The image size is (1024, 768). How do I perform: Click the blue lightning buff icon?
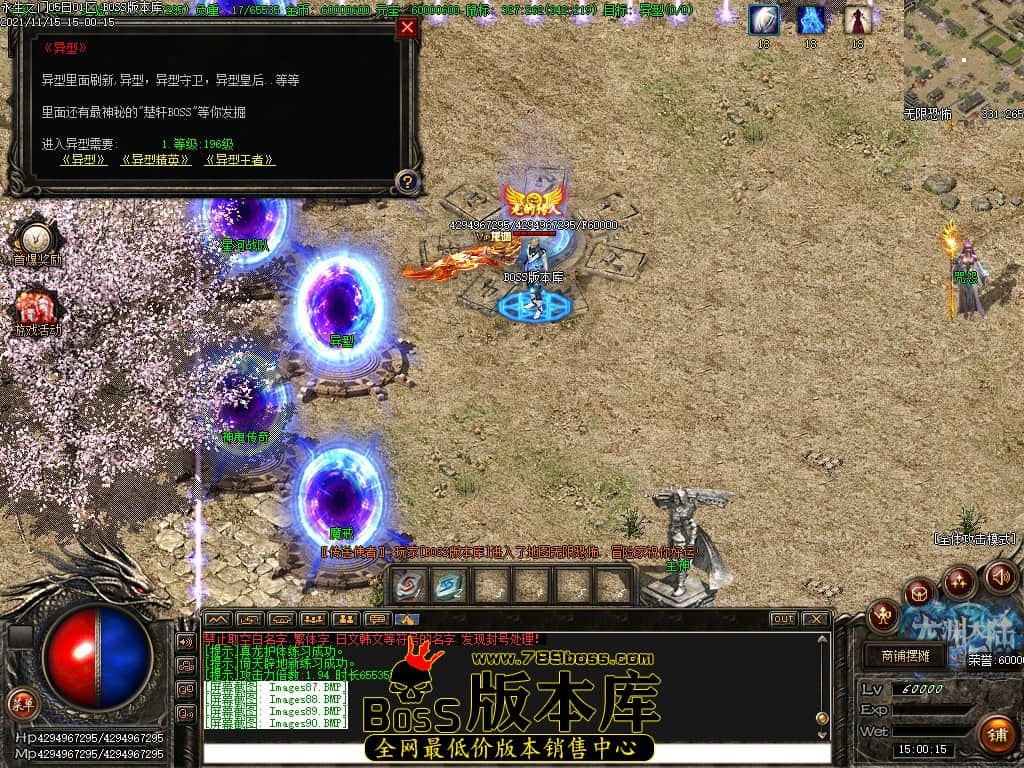tap(811, 20)
